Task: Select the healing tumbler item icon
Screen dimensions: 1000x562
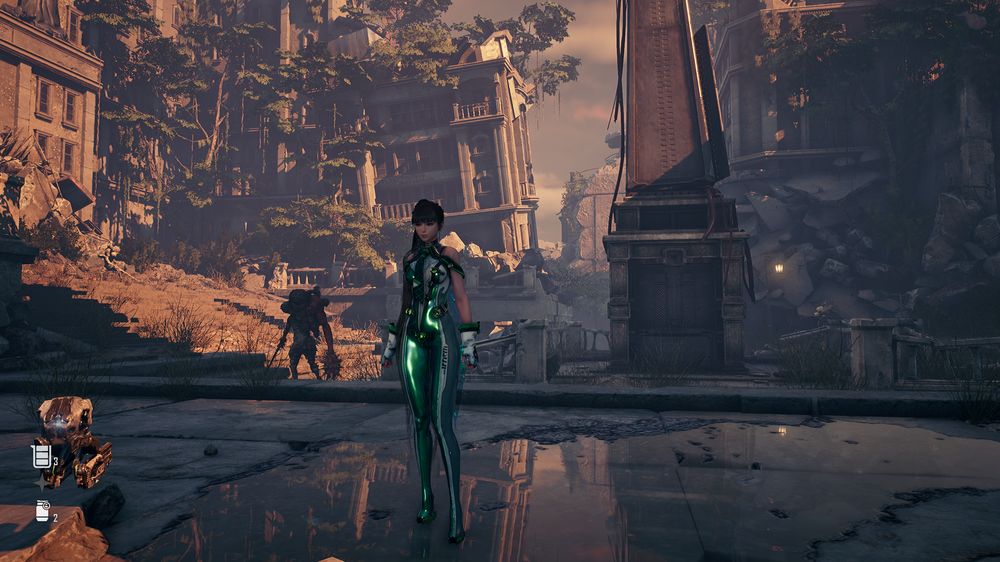Action: coord(42,457)
